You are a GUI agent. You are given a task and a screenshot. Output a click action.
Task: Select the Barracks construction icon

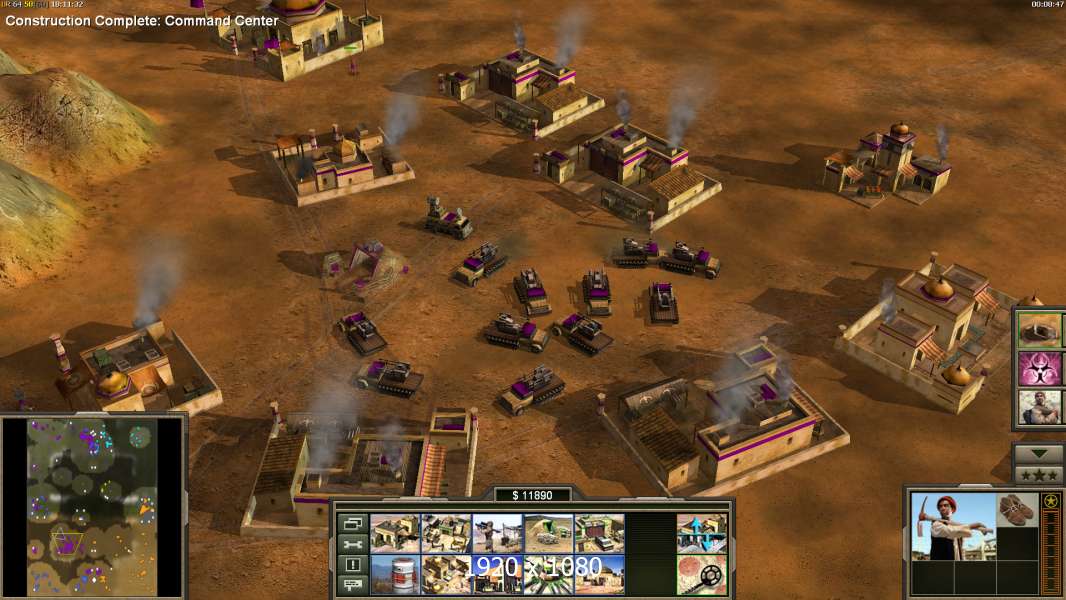pyautogui.click(x=446, y=533)
